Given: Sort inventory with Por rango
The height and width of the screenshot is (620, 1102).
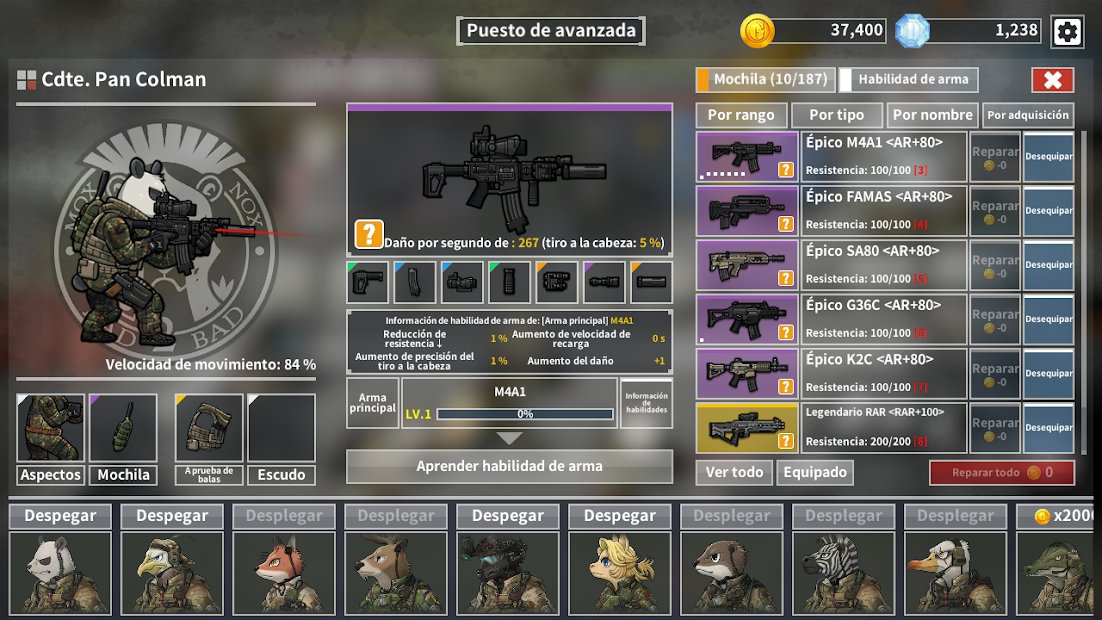Looking at the screenshot, I should click(x=741, y=115).
